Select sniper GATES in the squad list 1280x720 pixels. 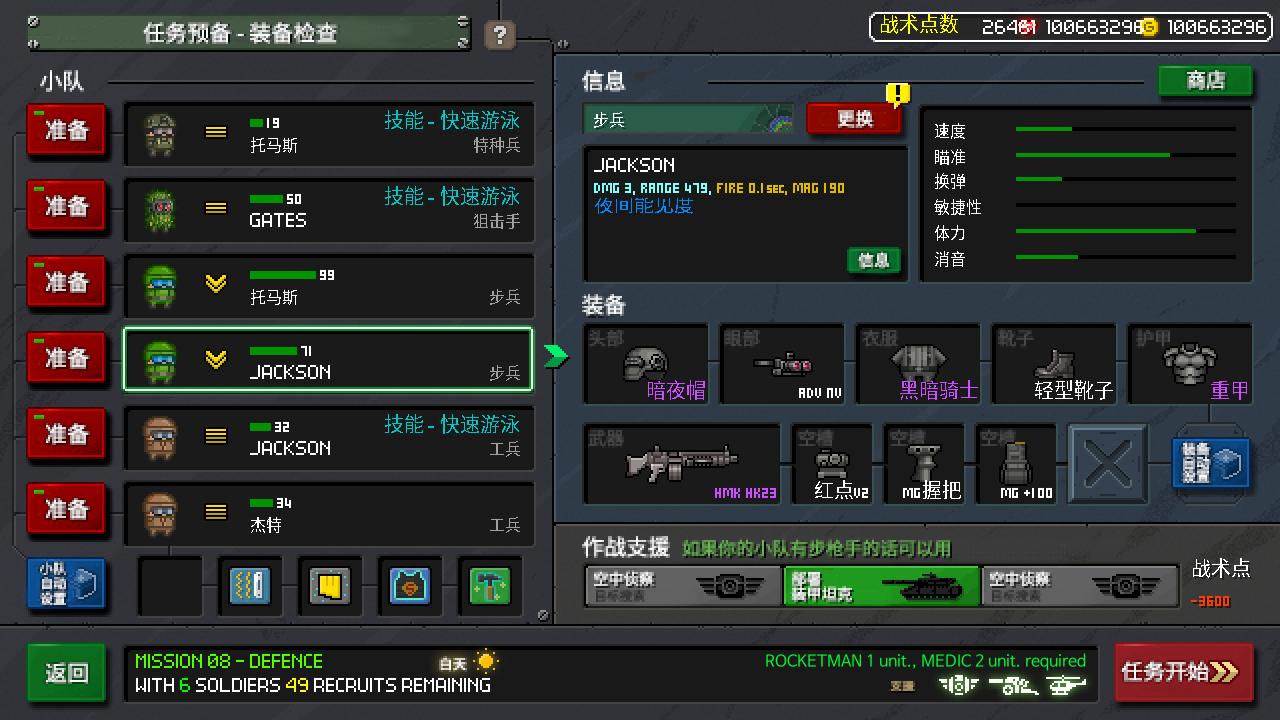(x=328, y=207)
